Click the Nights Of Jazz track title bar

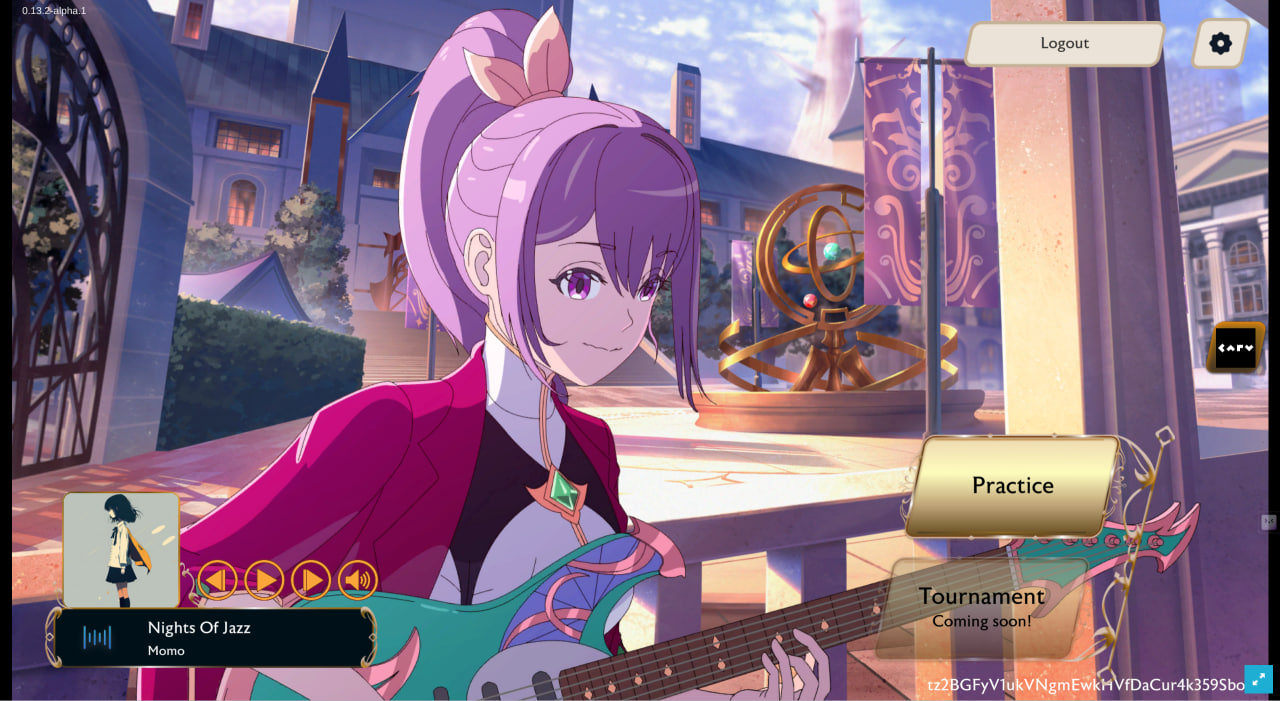212,638
